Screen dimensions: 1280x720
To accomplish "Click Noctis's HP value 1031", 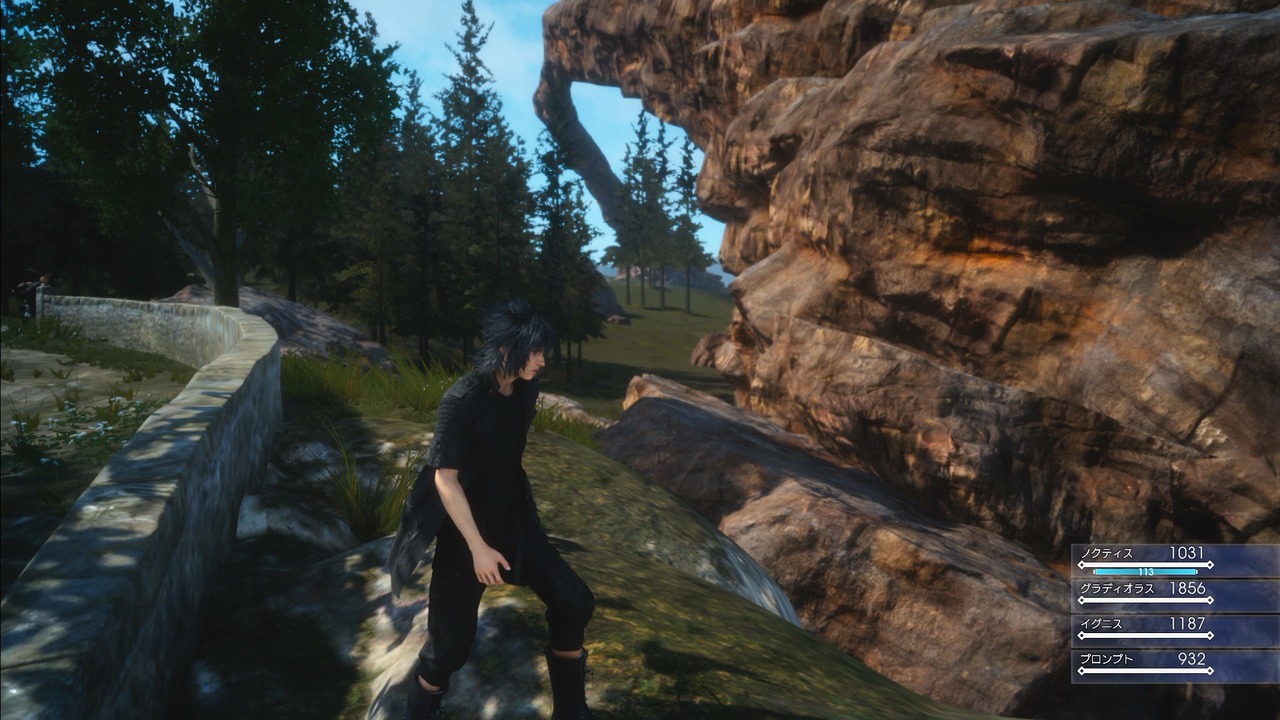I will tap(1187, 554).
